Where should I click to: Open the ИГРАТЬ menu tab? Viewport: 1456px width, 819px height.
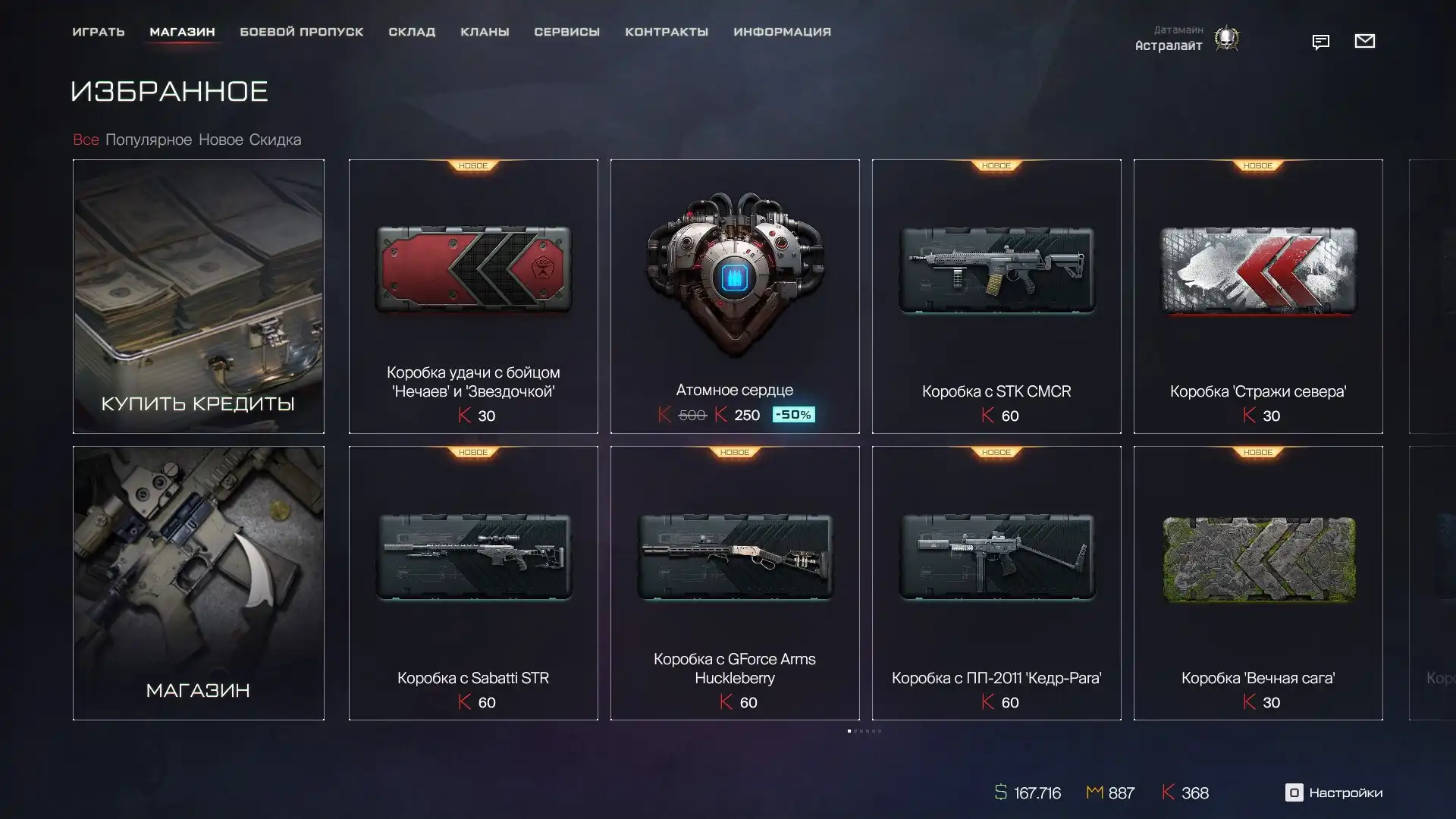tap(99, 32)
